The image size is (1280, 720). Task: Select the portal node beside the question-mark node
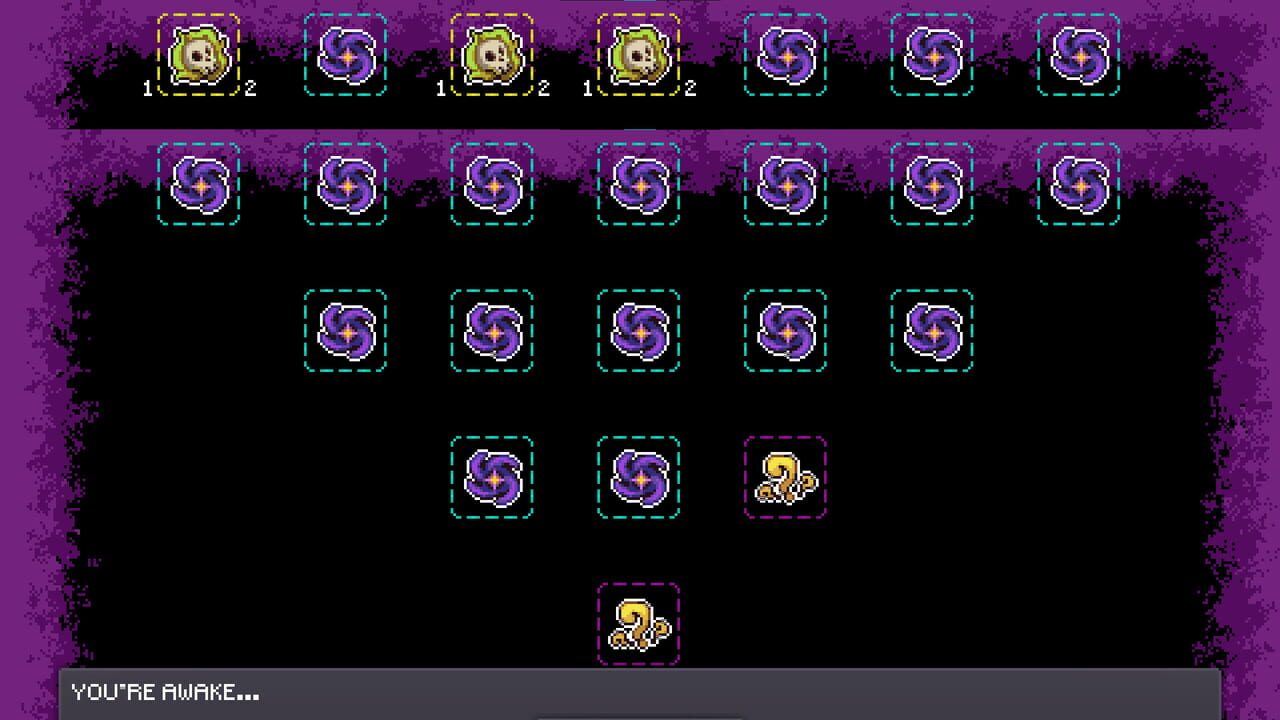click(637, 478)
